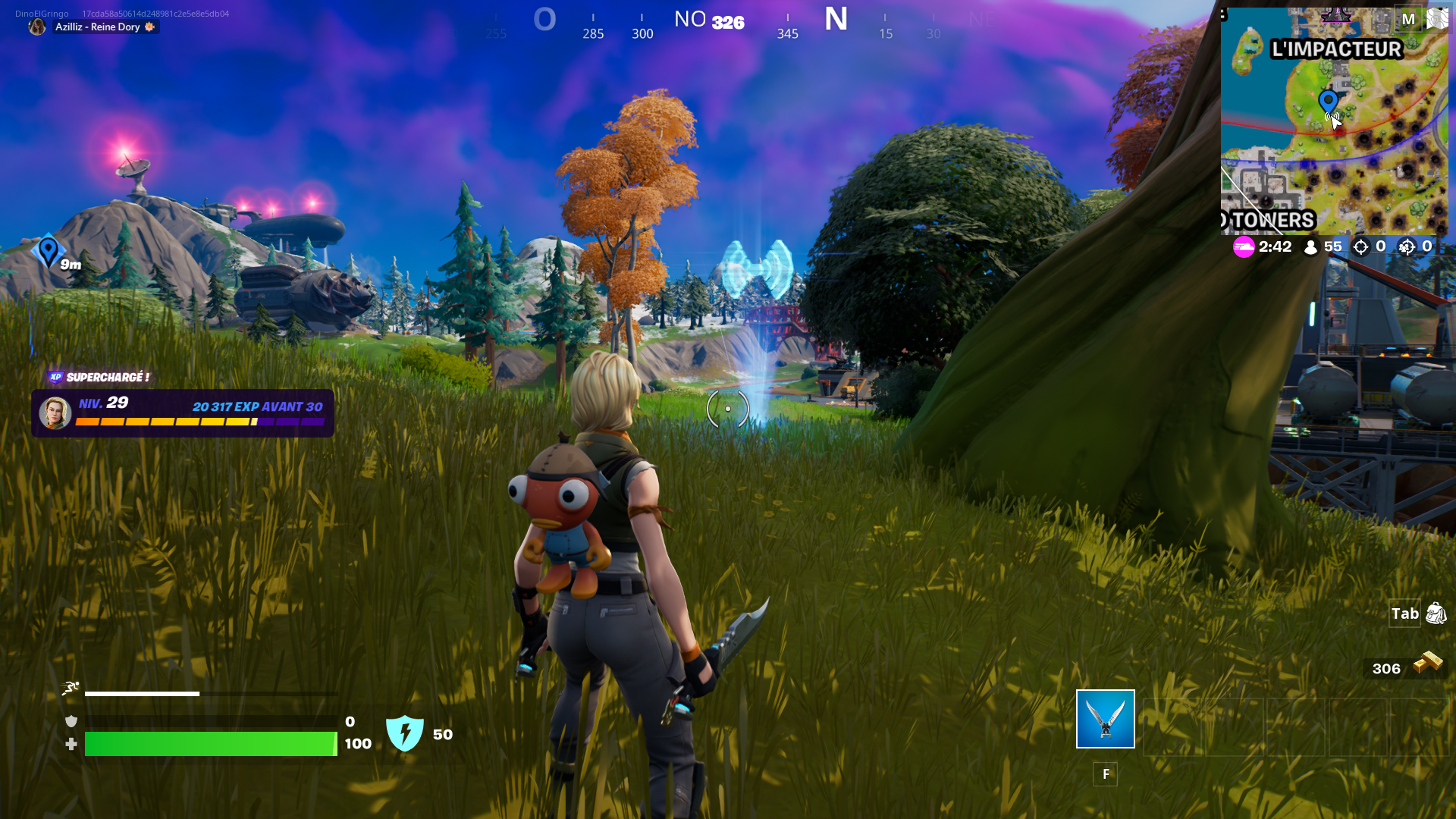Viewport: 1456px width, 819px height.
Task: Click the pink storm cloud timer icon
Action: pos(1244,247)
